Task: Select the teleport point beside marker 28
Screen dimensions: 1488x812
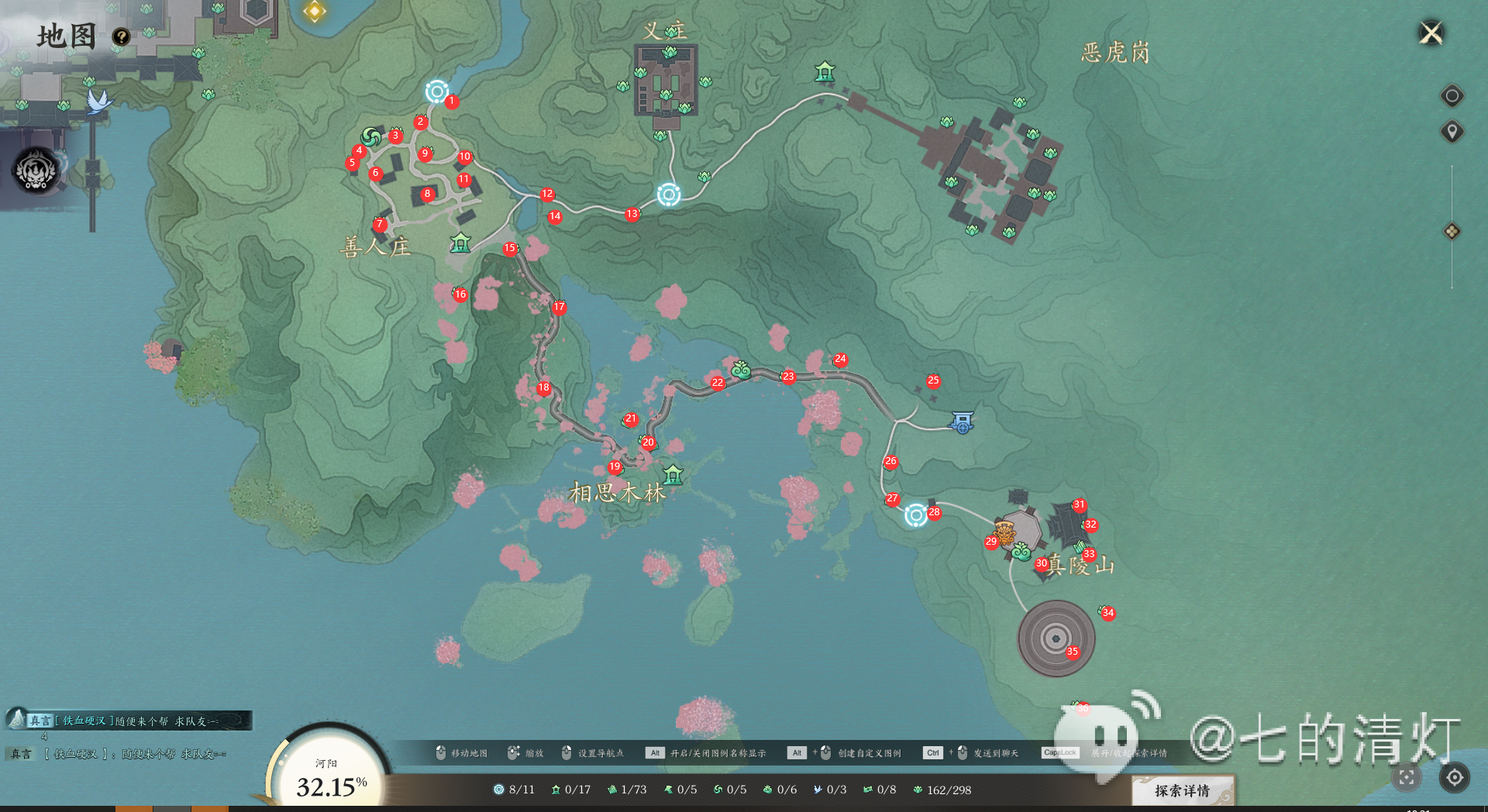Action: coord(916,514)
